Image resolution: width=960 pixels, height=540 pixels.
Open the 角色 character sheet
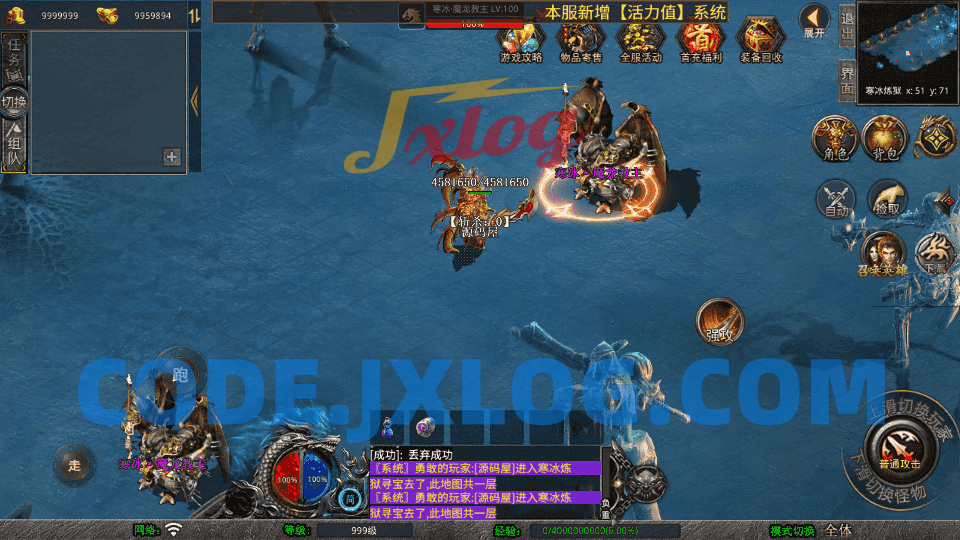click(x=836, y=138)
